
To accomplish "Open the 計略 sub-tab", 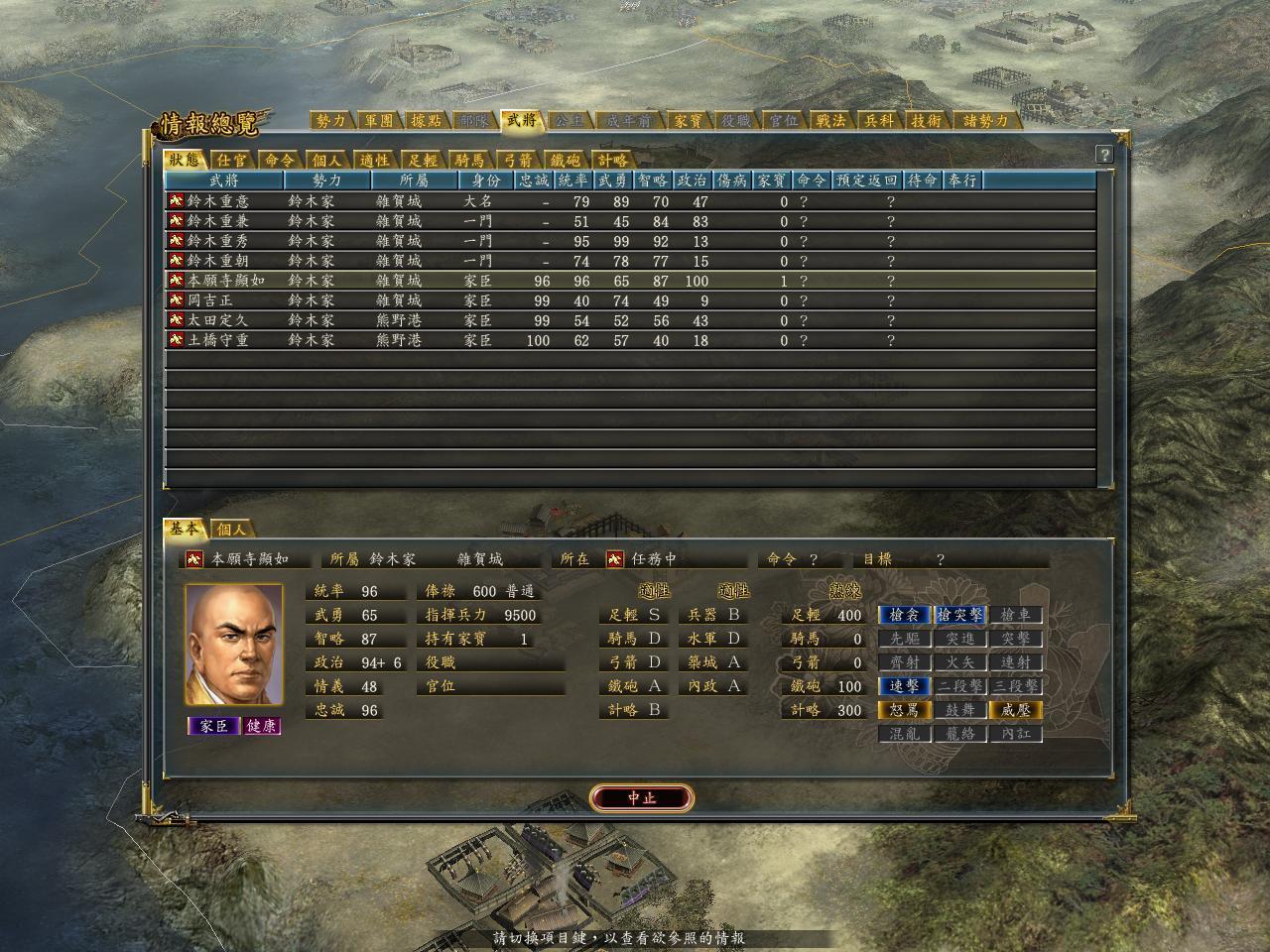I will pos(612,160).
